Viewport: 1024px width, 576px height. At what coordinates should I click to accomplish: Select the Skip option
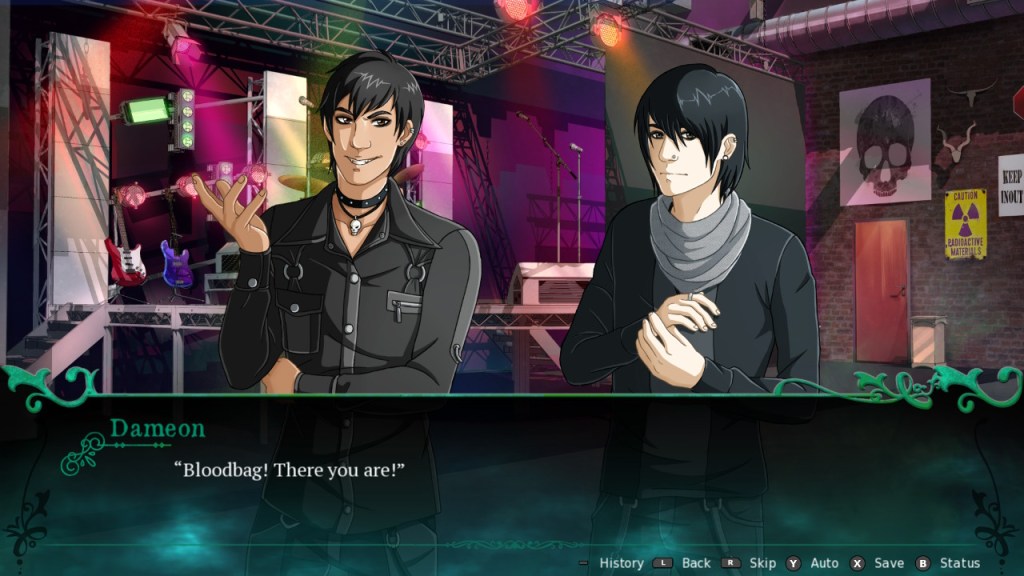point(762,563)
